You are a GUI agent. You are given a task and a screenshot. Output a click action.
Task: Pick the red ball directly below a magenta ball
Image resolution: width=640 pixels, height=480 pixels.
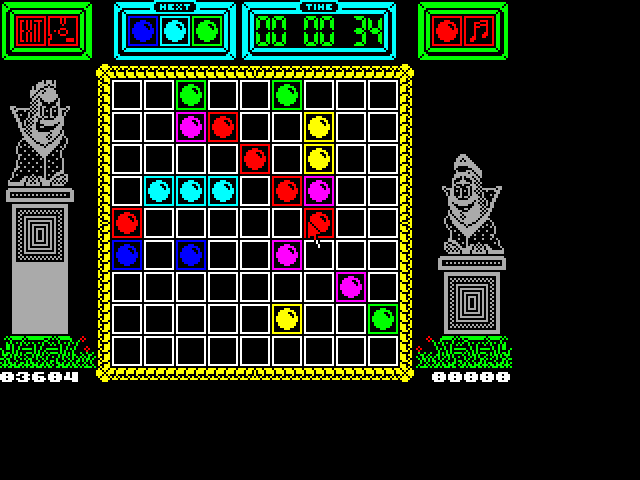click(319, 222)
